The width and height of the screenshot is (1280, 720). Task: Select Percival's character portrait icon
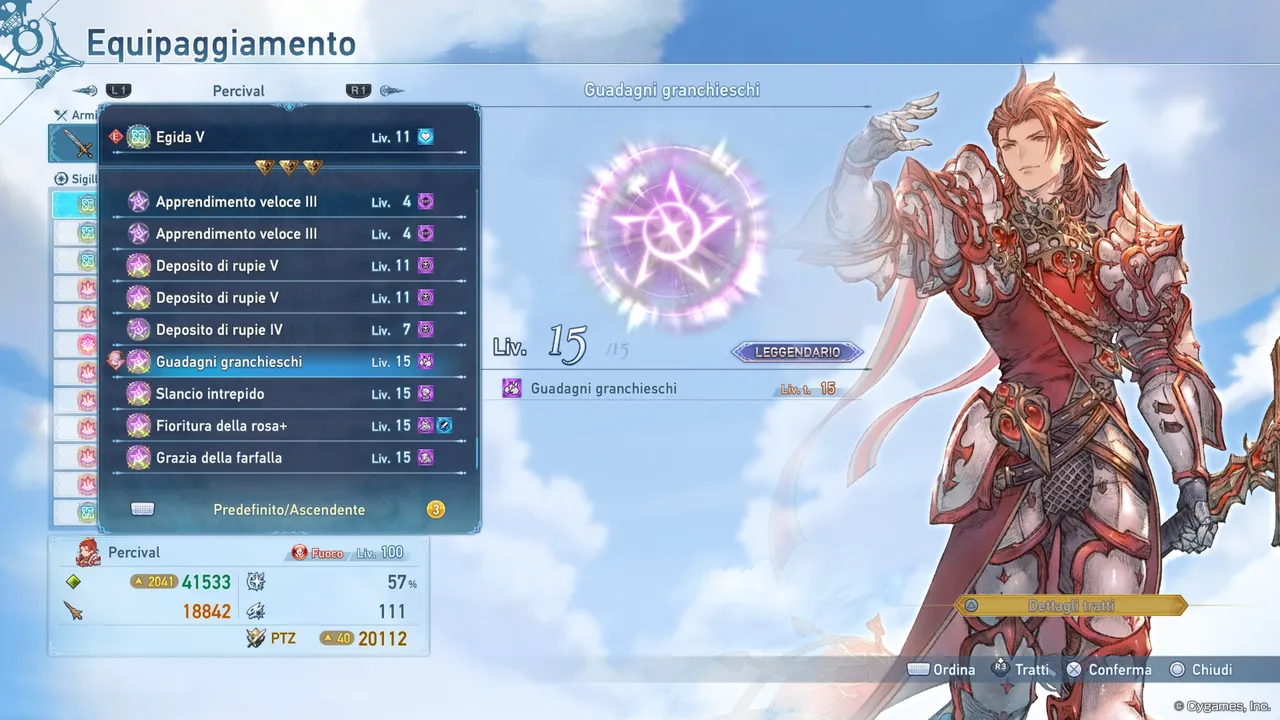pos(88,551)
